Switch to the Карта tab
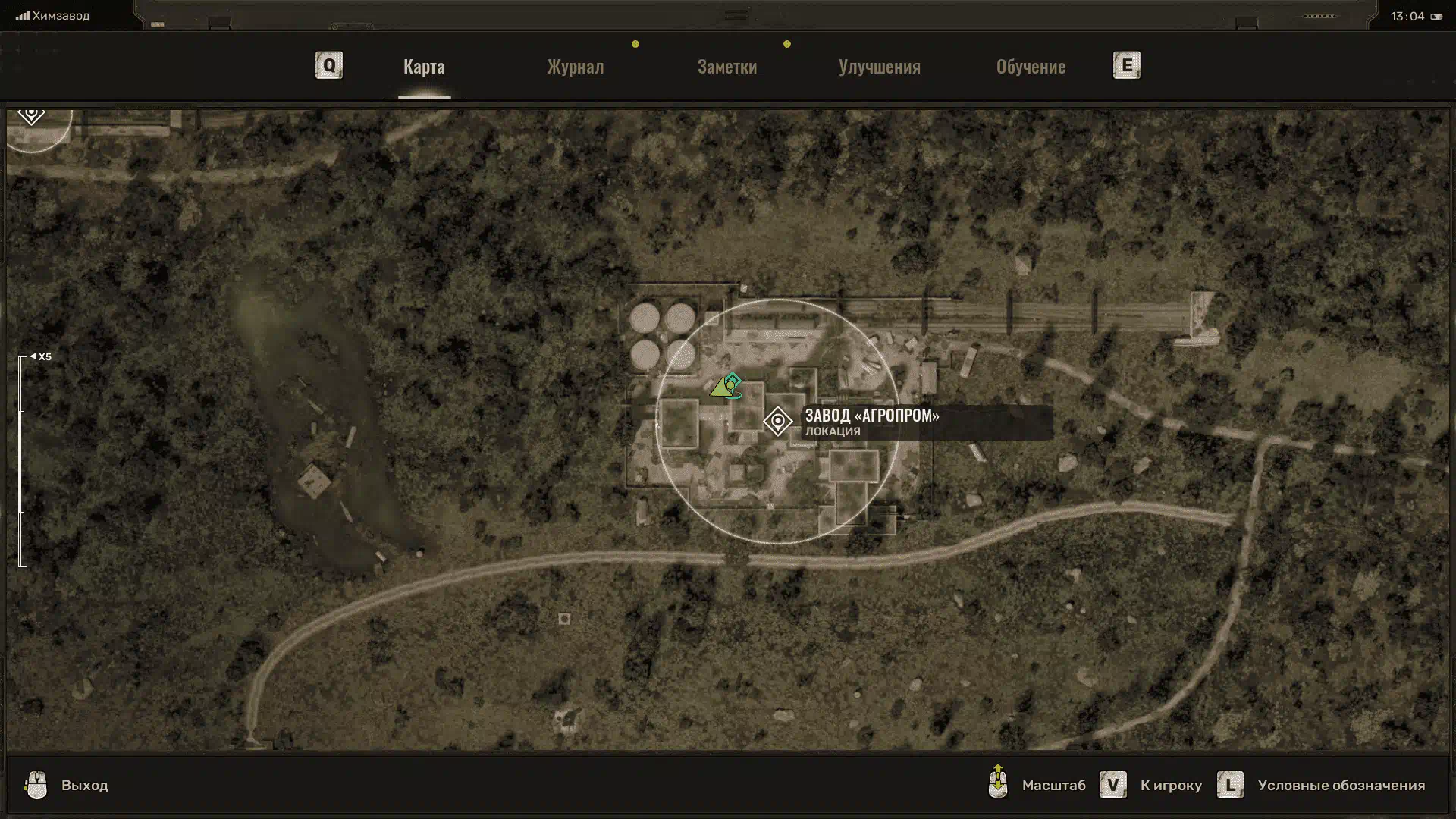Screen dimensions: 1456x819 tap(424, 67)
